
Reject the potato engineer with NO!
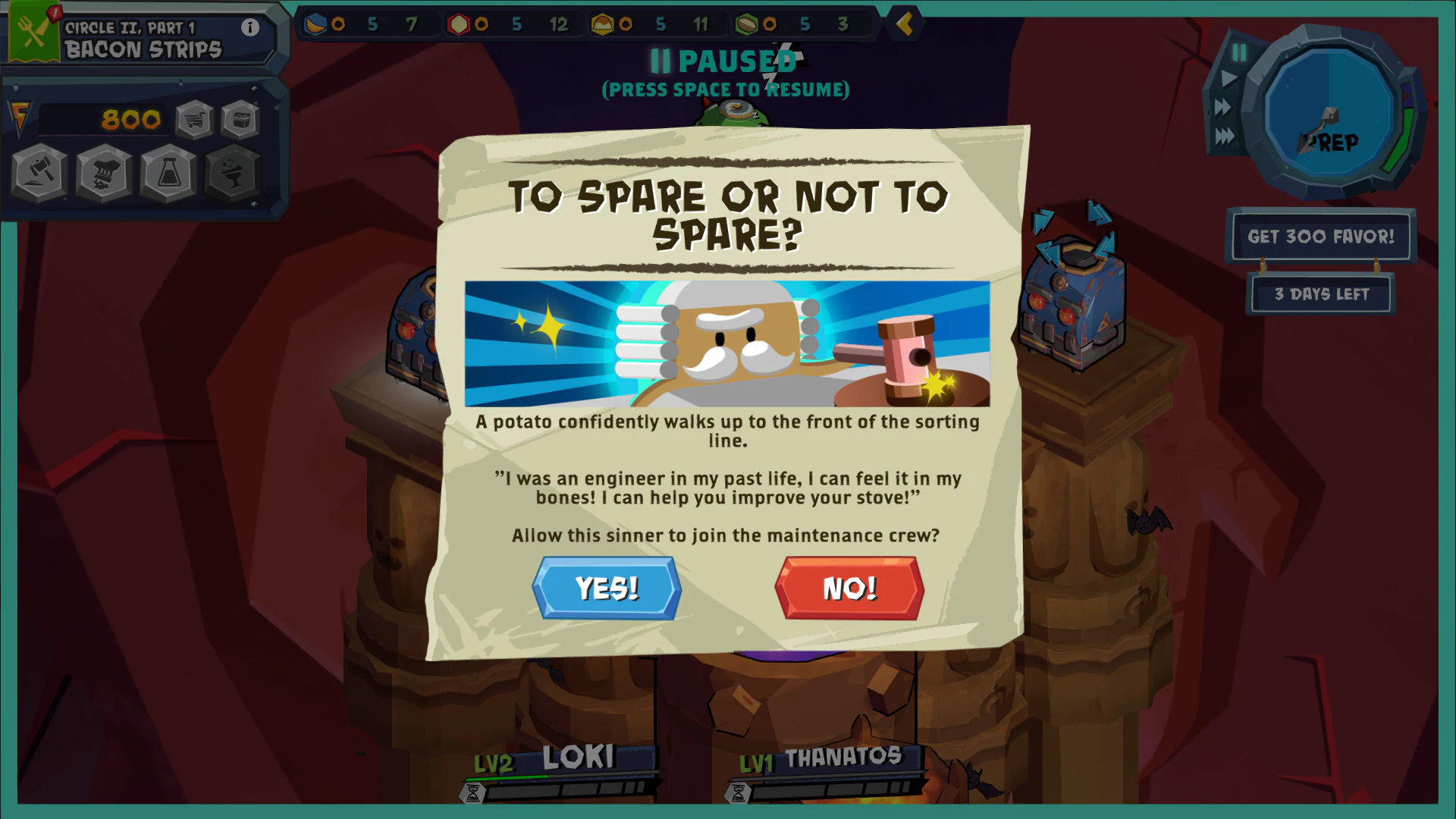(849, 588)
